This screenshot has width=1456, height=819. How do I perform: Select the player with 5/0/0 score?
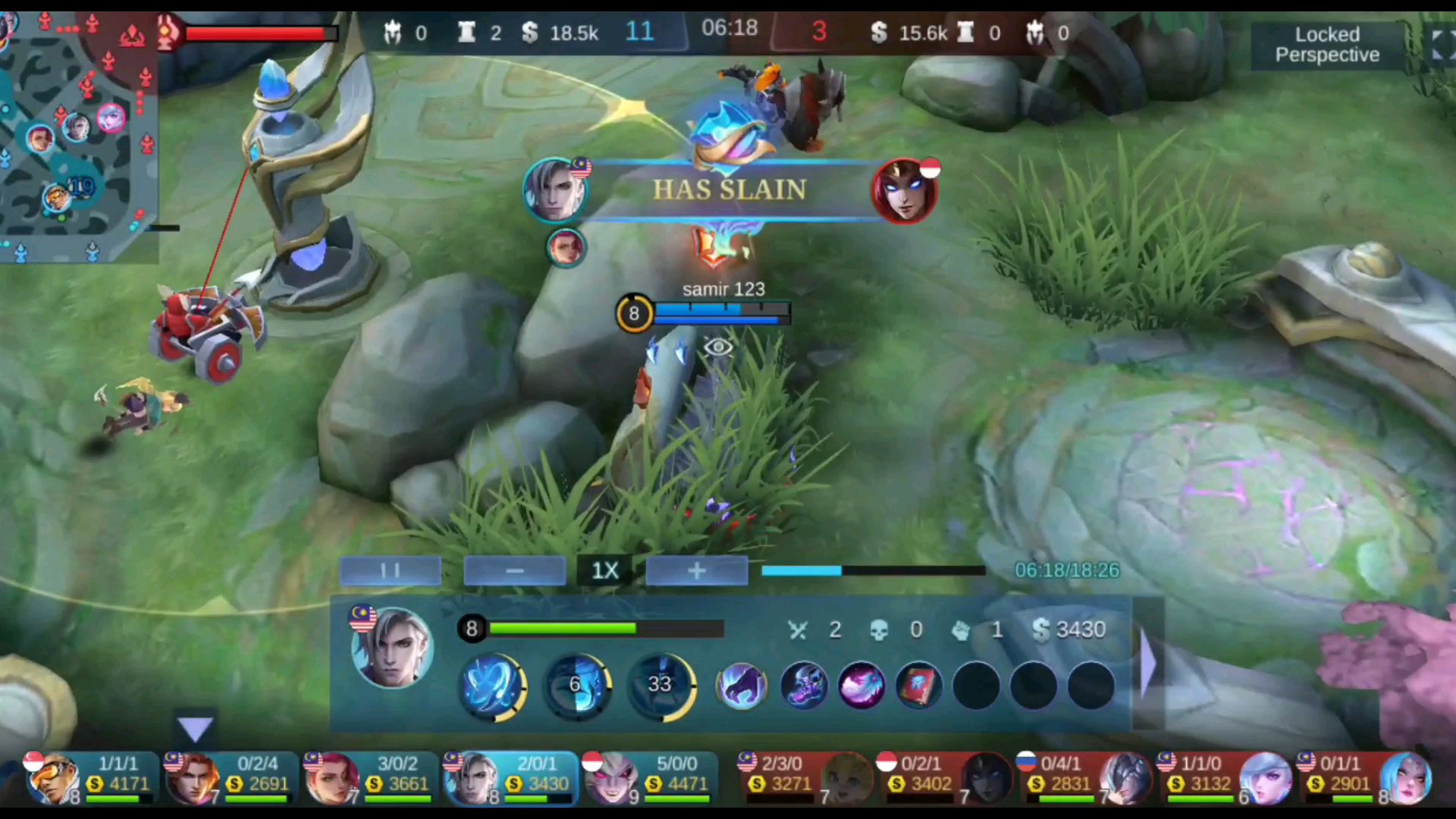[x=649, y=777]
